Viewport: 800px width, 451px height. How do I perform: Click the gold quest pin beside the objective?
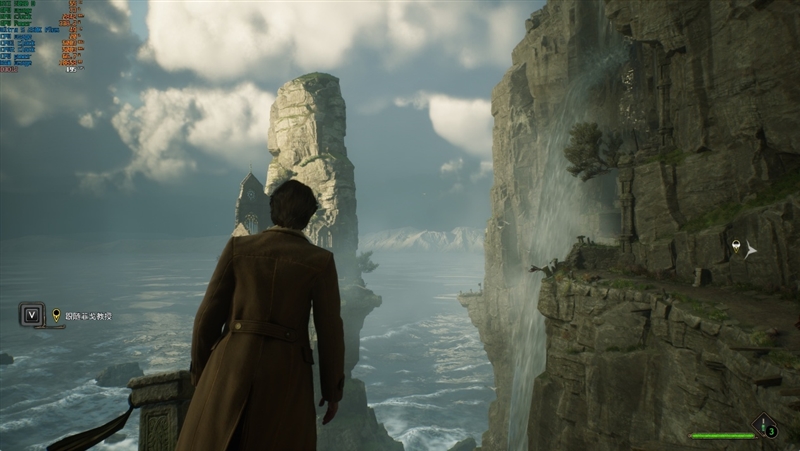(56, 315)
